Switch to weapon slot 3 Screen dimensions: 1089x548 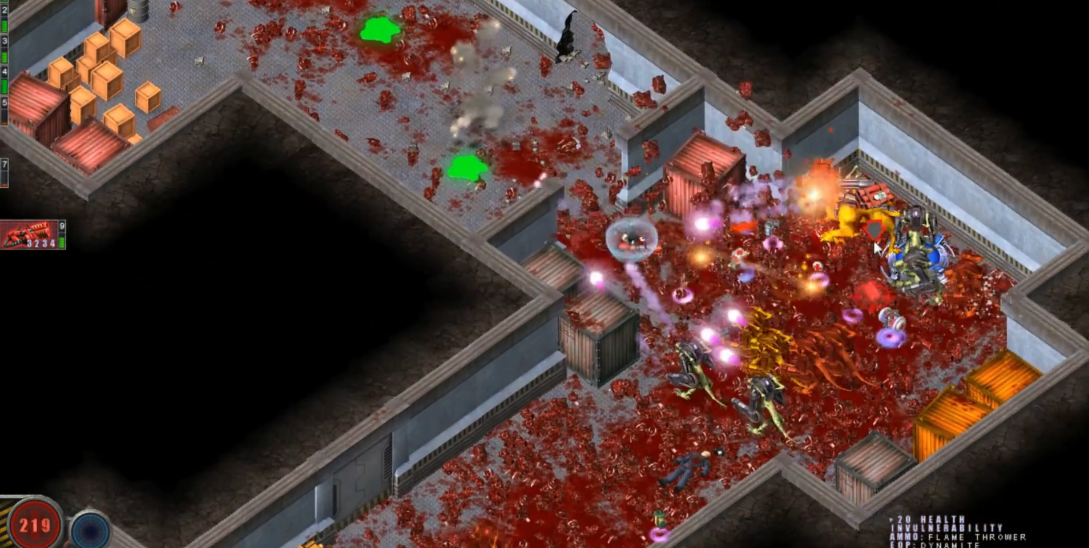(x=4, y=42)
